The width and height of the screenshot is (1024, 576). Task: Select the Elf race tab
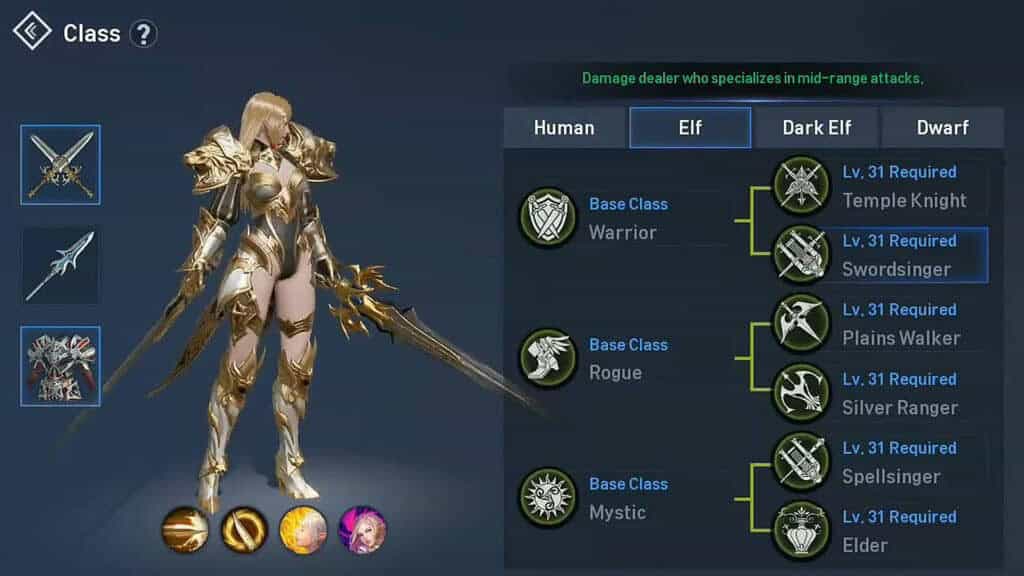pos(690,128)
